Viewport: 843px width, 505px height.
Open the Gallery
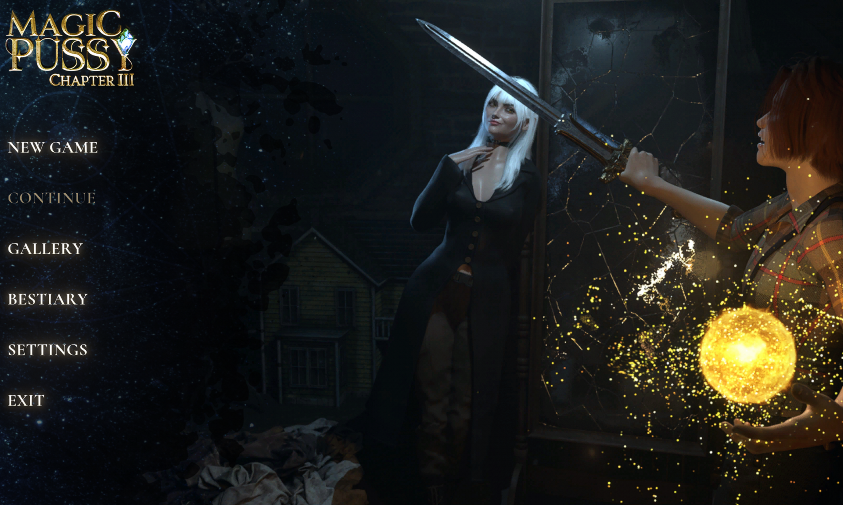tap(45, 249)
